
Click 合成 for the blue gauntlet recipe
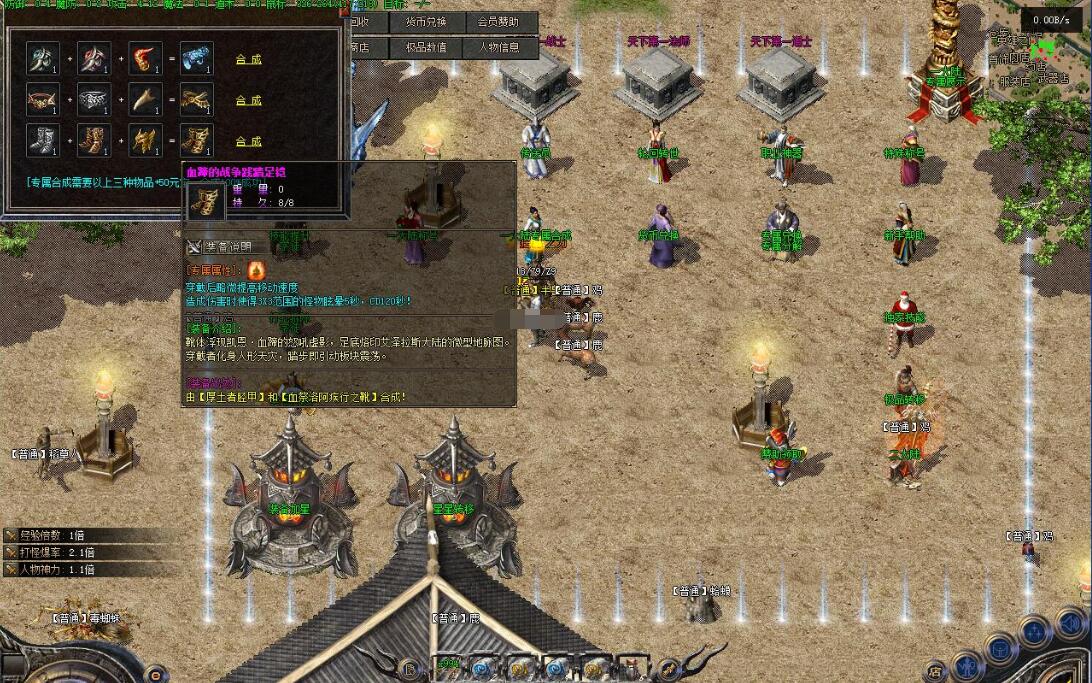point(248,60)
